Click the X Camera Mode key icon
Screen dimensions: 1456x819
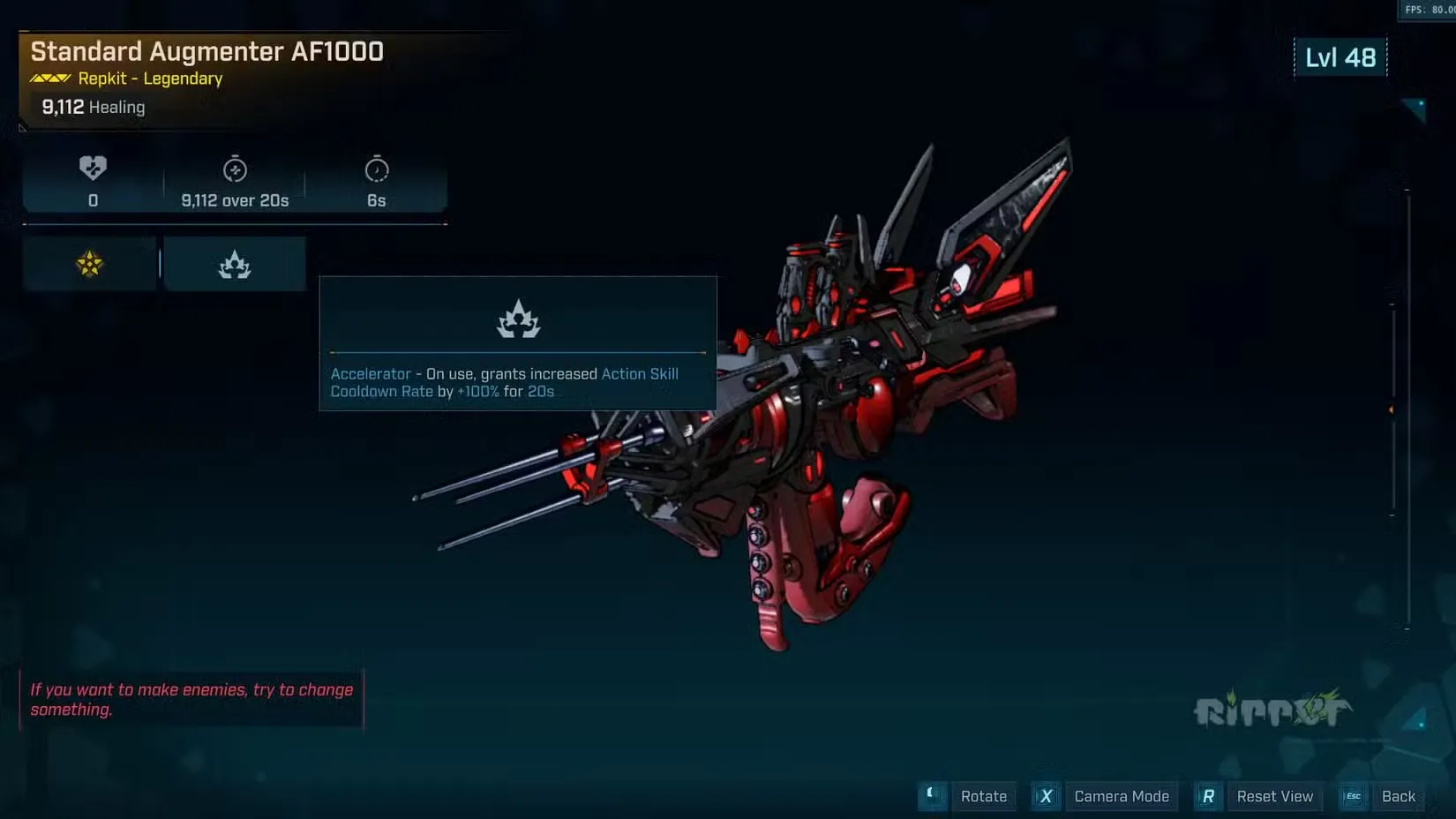(1046, 796)
